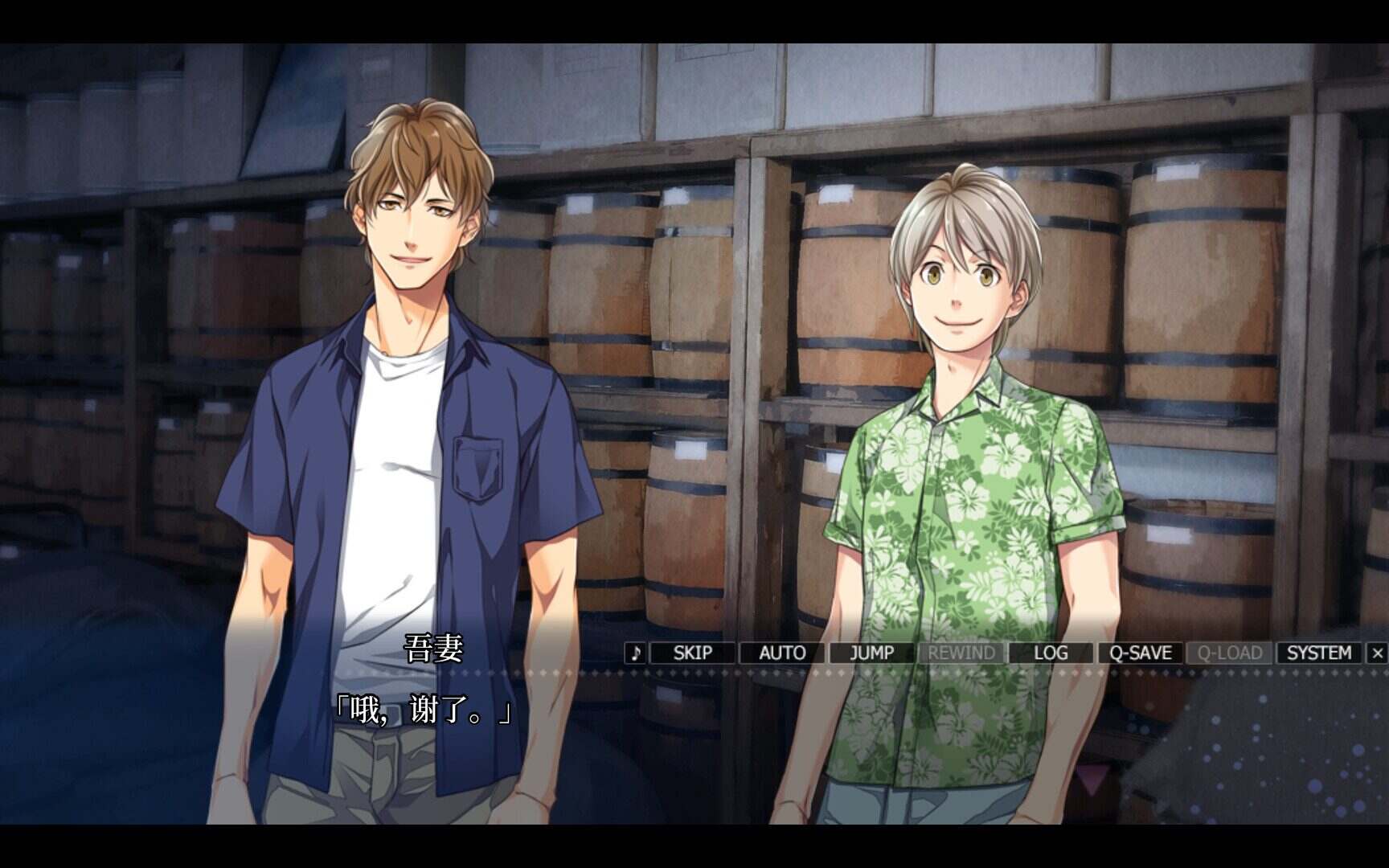
Task: Toggle the music note voice button
Action: click(x=636, y=653)
